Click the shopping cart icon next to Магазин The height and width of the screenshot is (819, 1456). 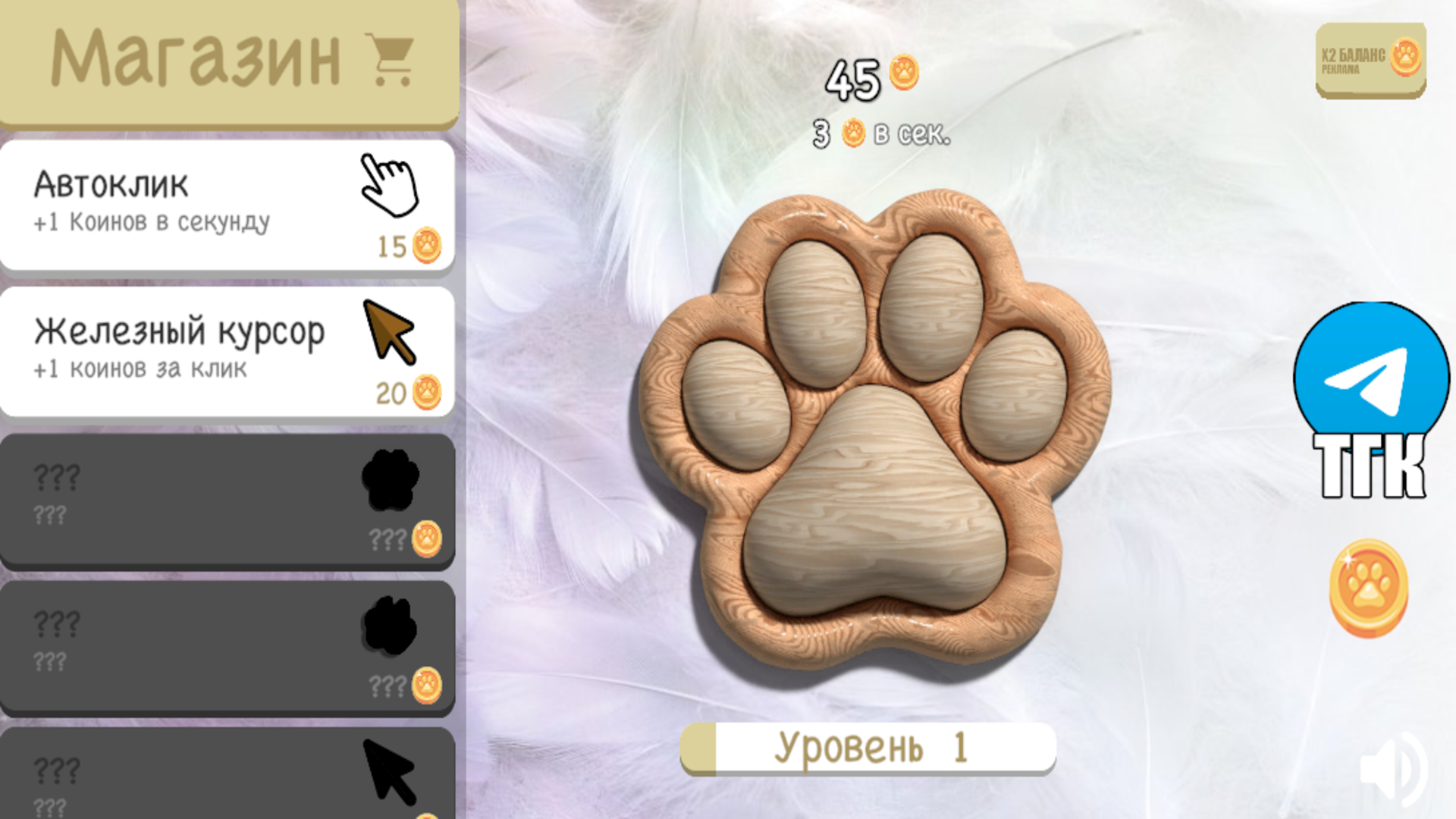389,59
